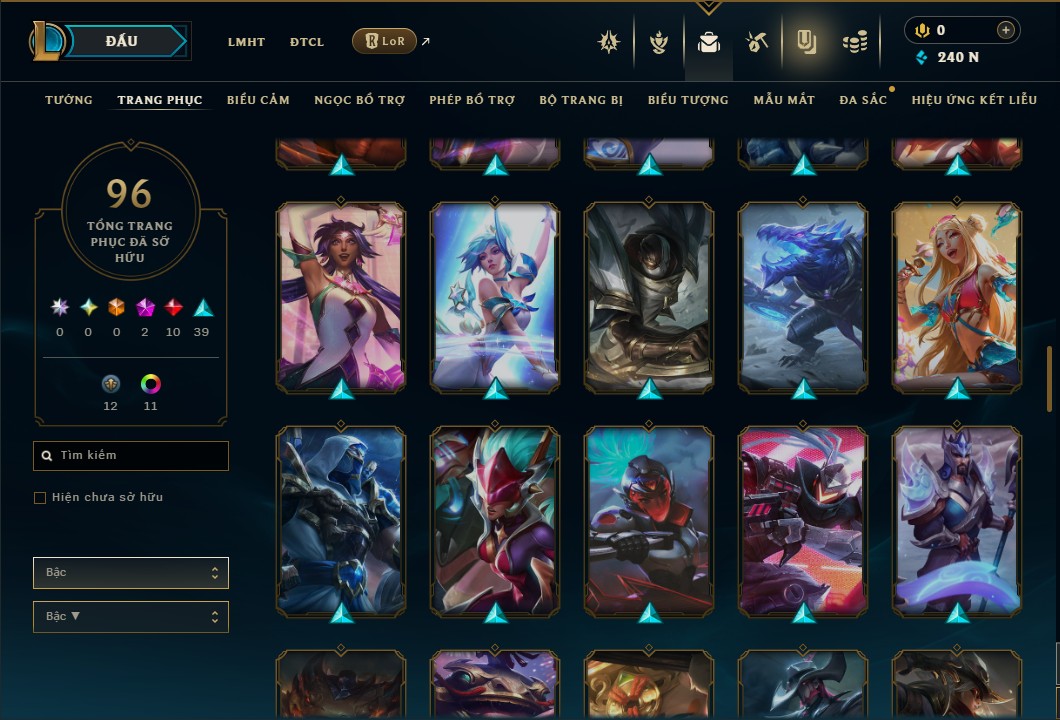Show the BIỂU TƯỢNG icons tab
This screenshot has height=720, width=1060.
pos(688,100)
